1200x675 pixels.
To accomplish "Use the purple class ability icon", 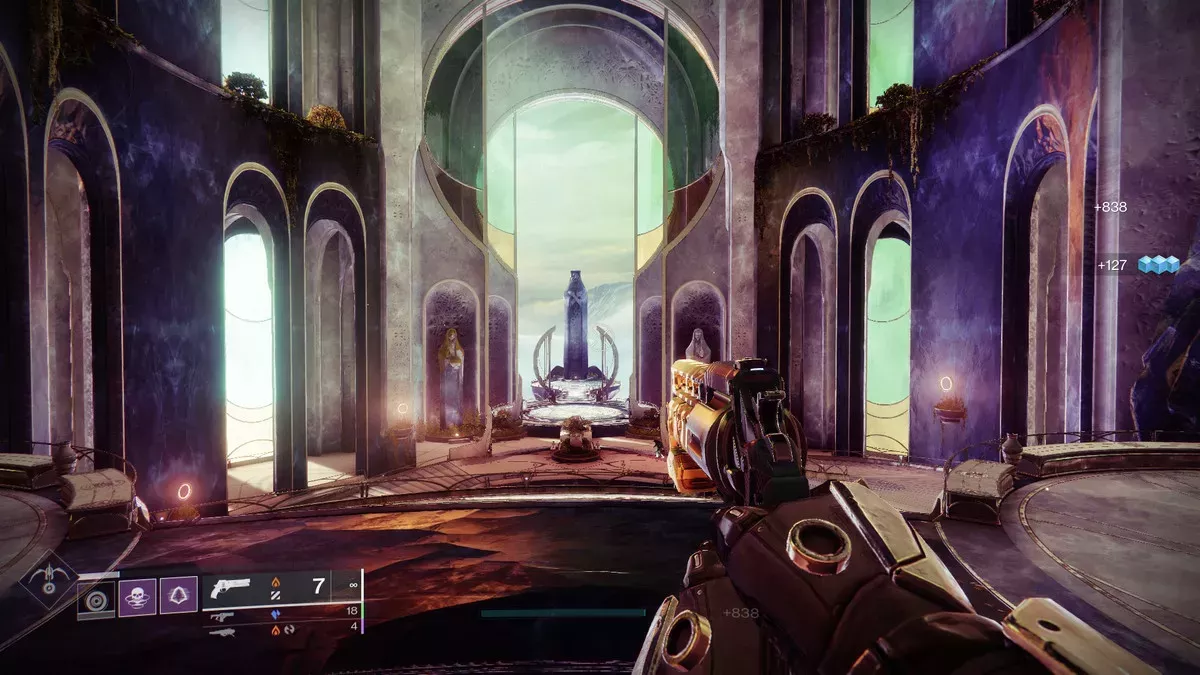I will pos(179,596).
